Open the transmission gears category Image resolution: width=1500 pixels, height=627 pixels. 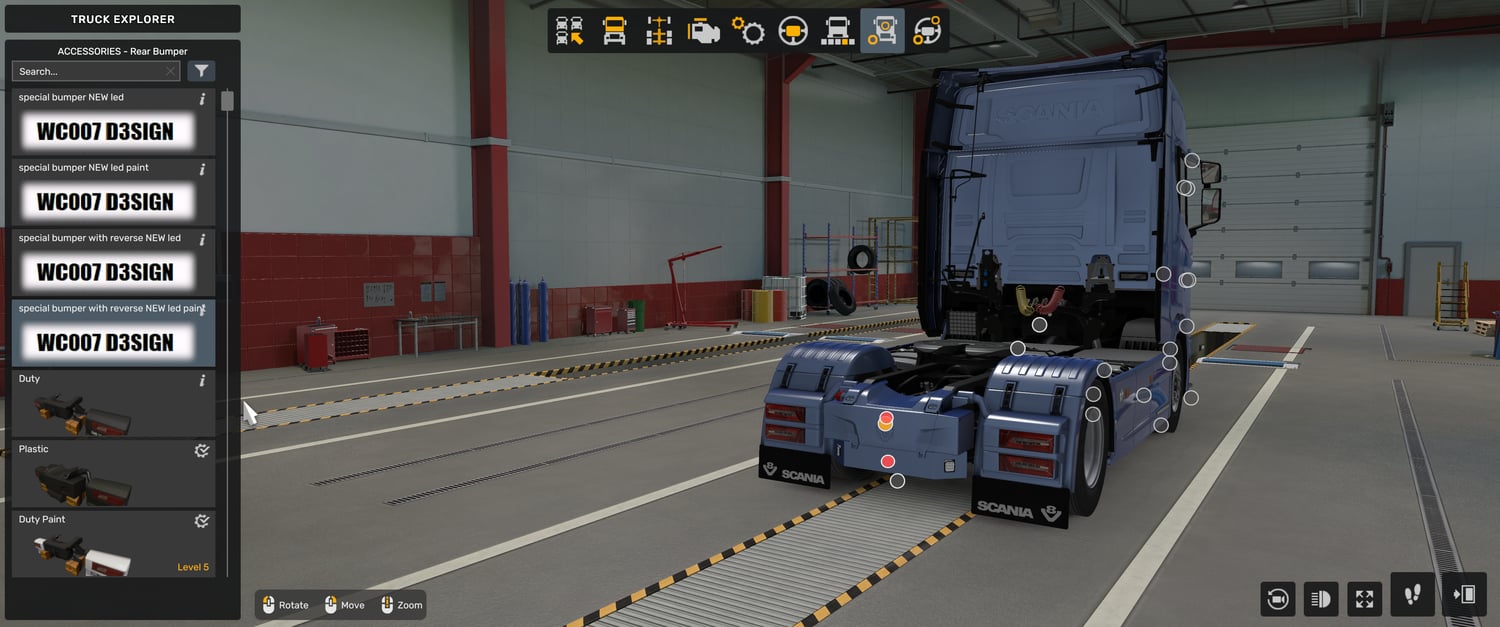pyautogui.click(x=748, y=31)
